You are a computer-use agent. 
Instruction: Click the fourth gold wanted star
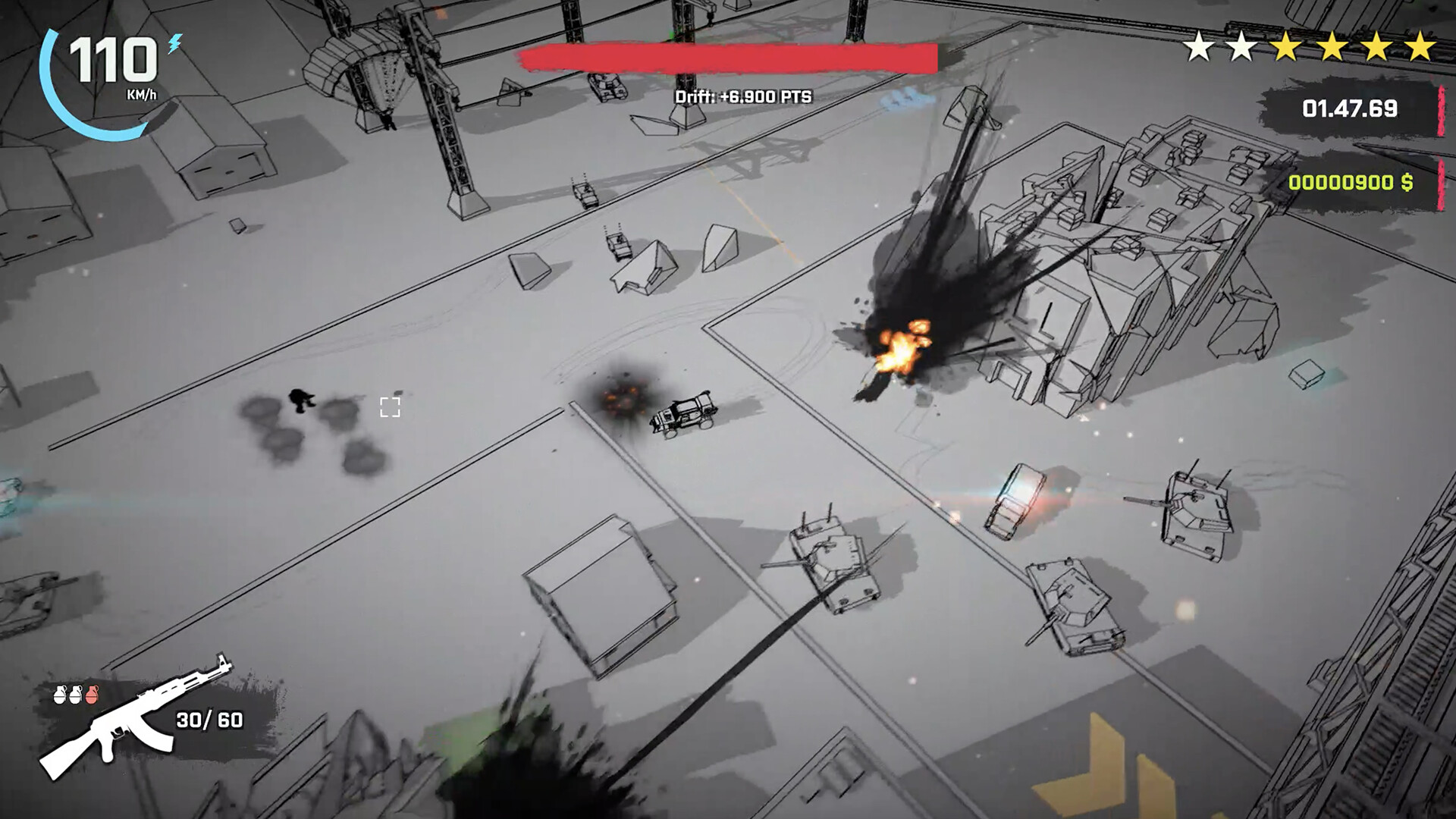(x=1420, y=45)
